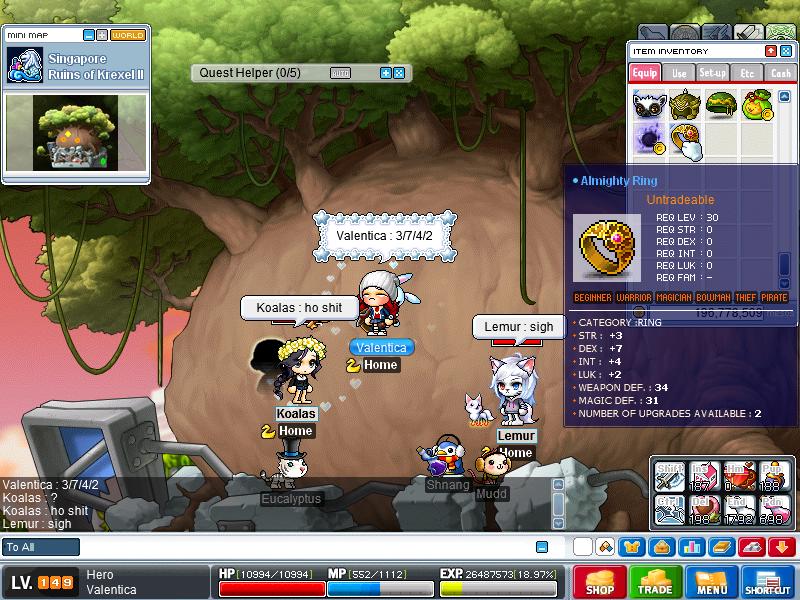800x600 pixels.
Task: Select the lemur mask item slot
Action: pos(650,104)
